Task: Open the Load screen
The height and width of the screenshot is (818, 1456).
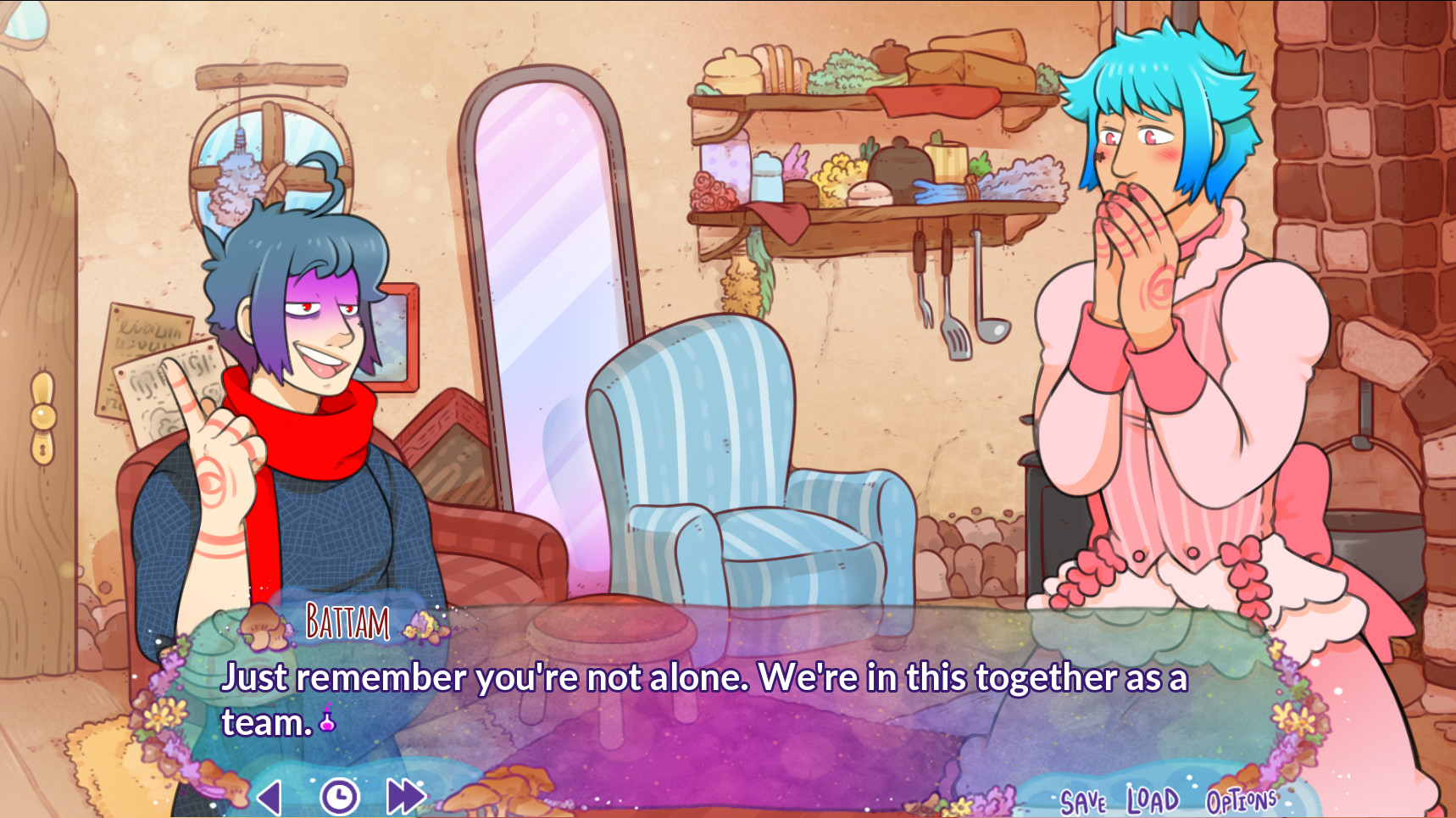Action: 1150,797
